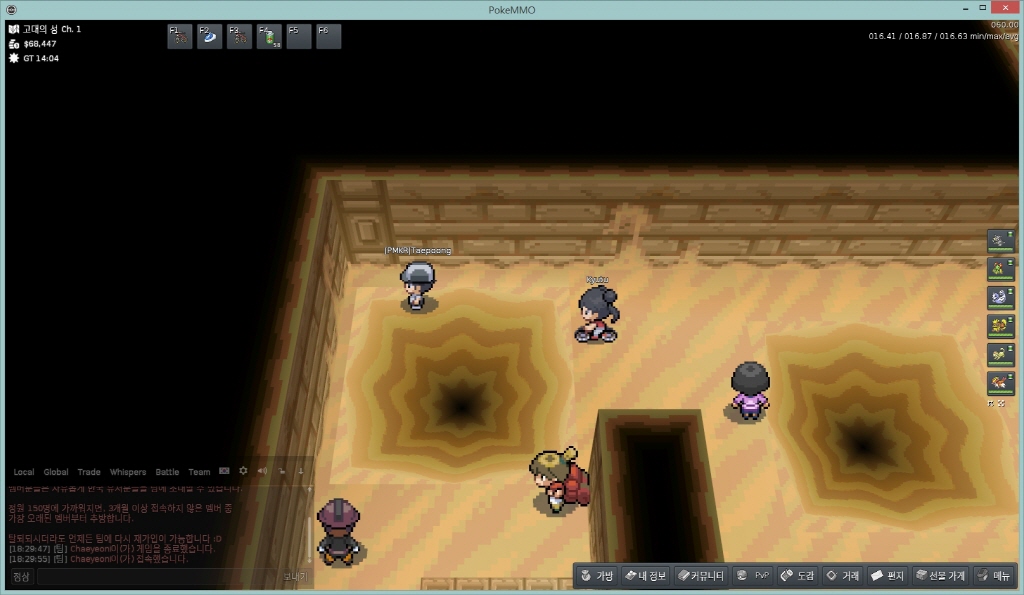This screenshot has height=595, width=1024.
Task: Open the 가방 (bag) menu
Action: pos(597,576)
